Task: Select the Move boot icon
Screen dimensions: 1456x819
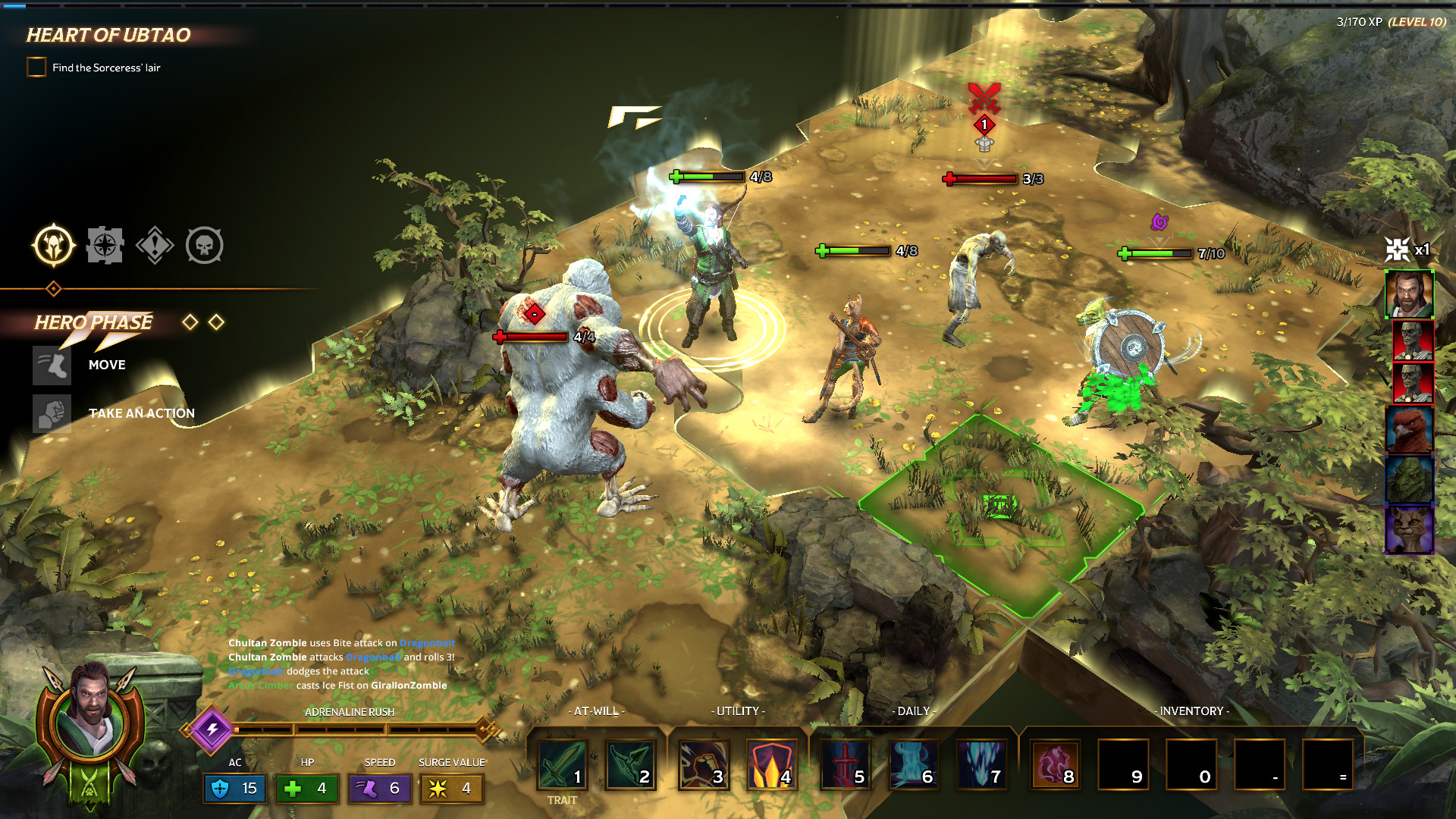Action: (52, 365)
